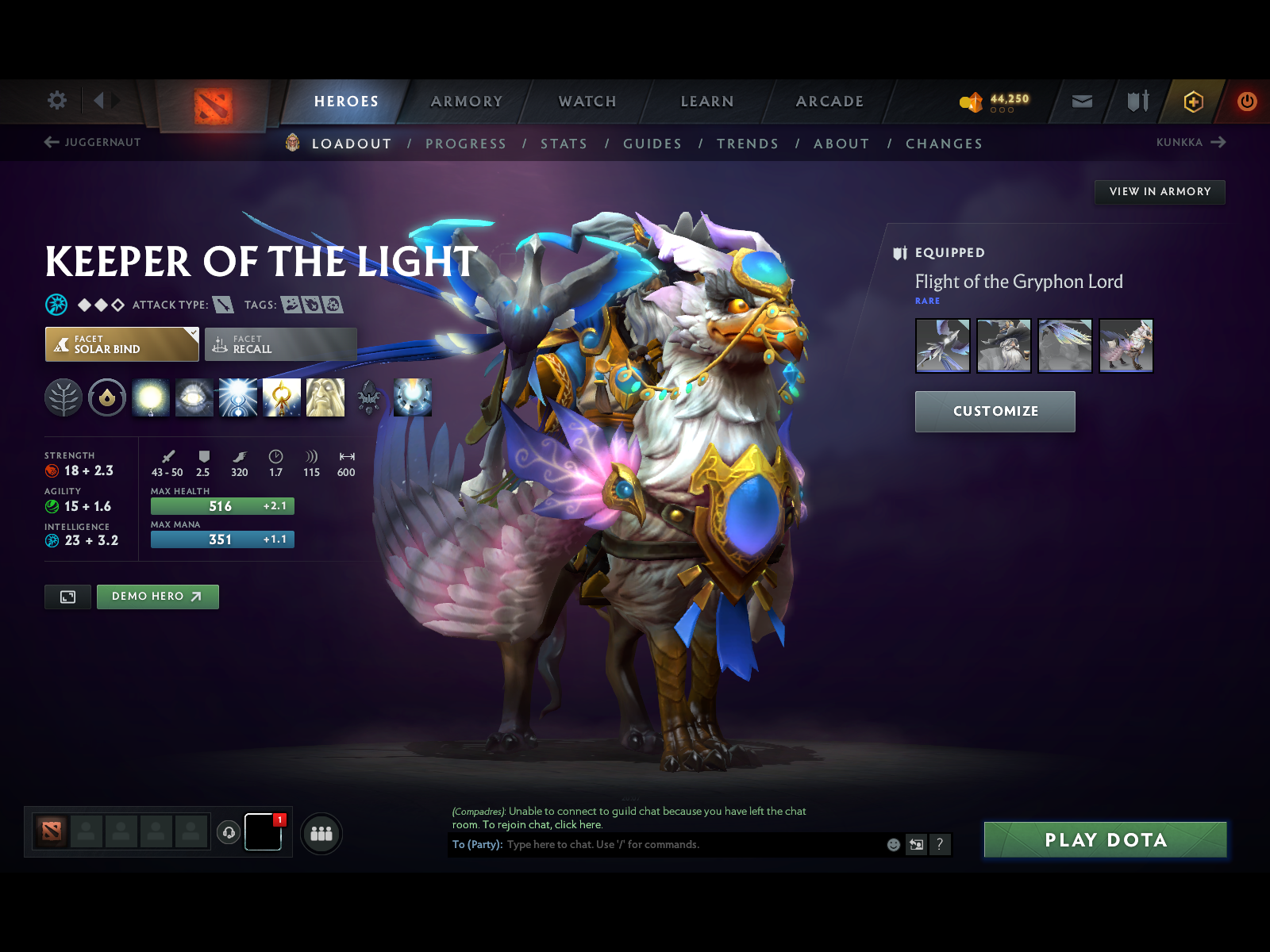Open the party finder grid icon
The width and height of the screenshot is (1270, 952).
321,834
